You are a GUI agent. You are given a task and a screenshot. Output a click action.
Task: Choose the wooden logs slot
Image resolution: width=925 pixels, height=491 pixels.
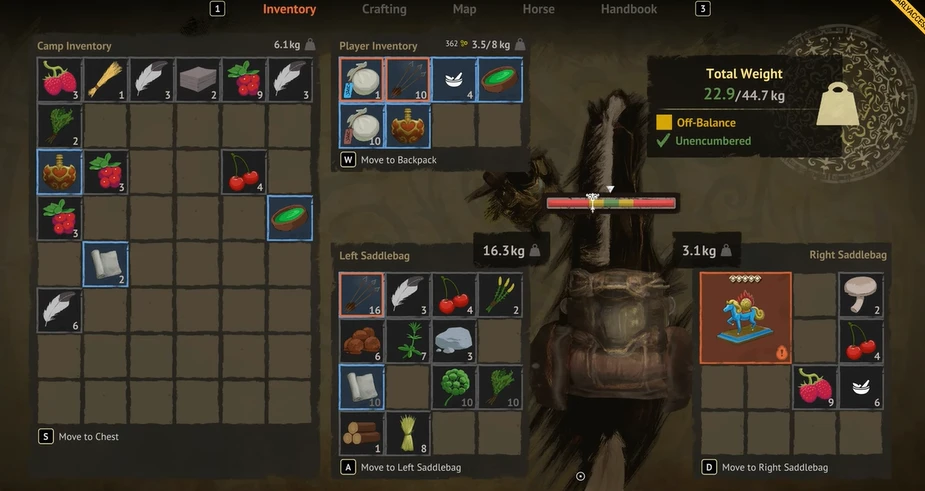pyautogui.click(x=361, y=432)
